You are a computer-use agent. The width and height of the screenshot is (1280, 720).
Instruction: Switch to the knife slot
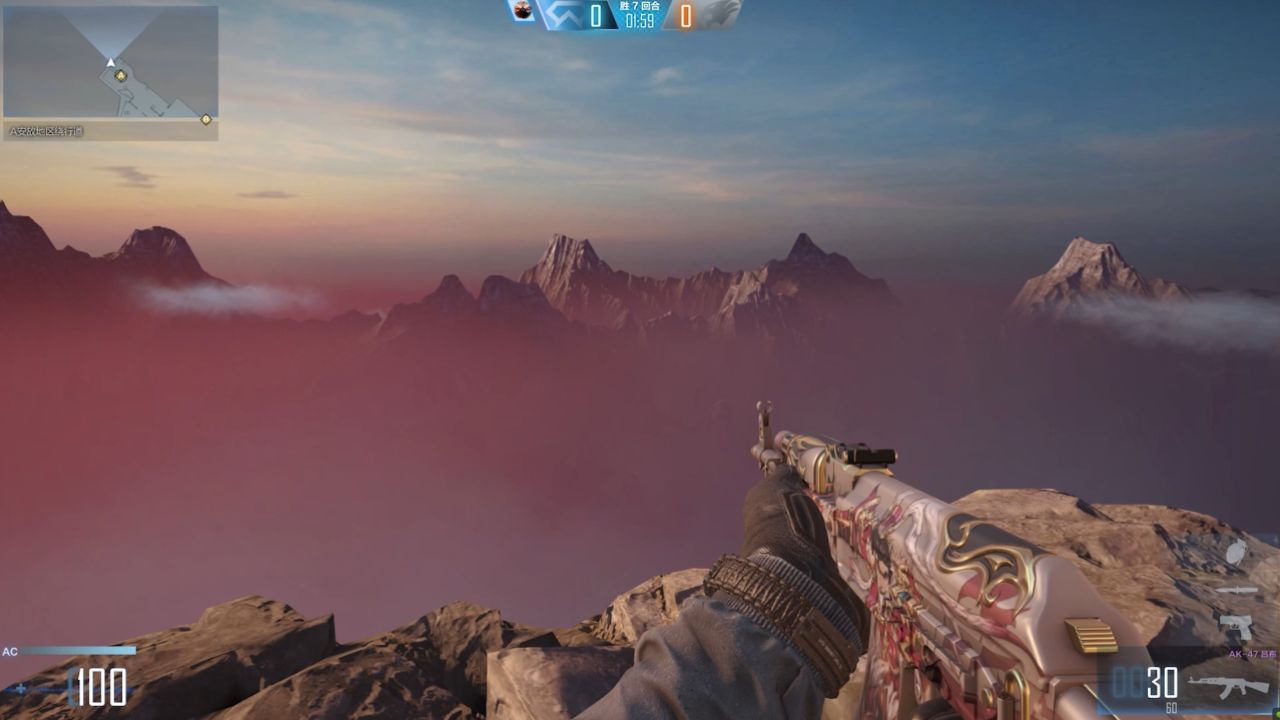[1236, 590]
